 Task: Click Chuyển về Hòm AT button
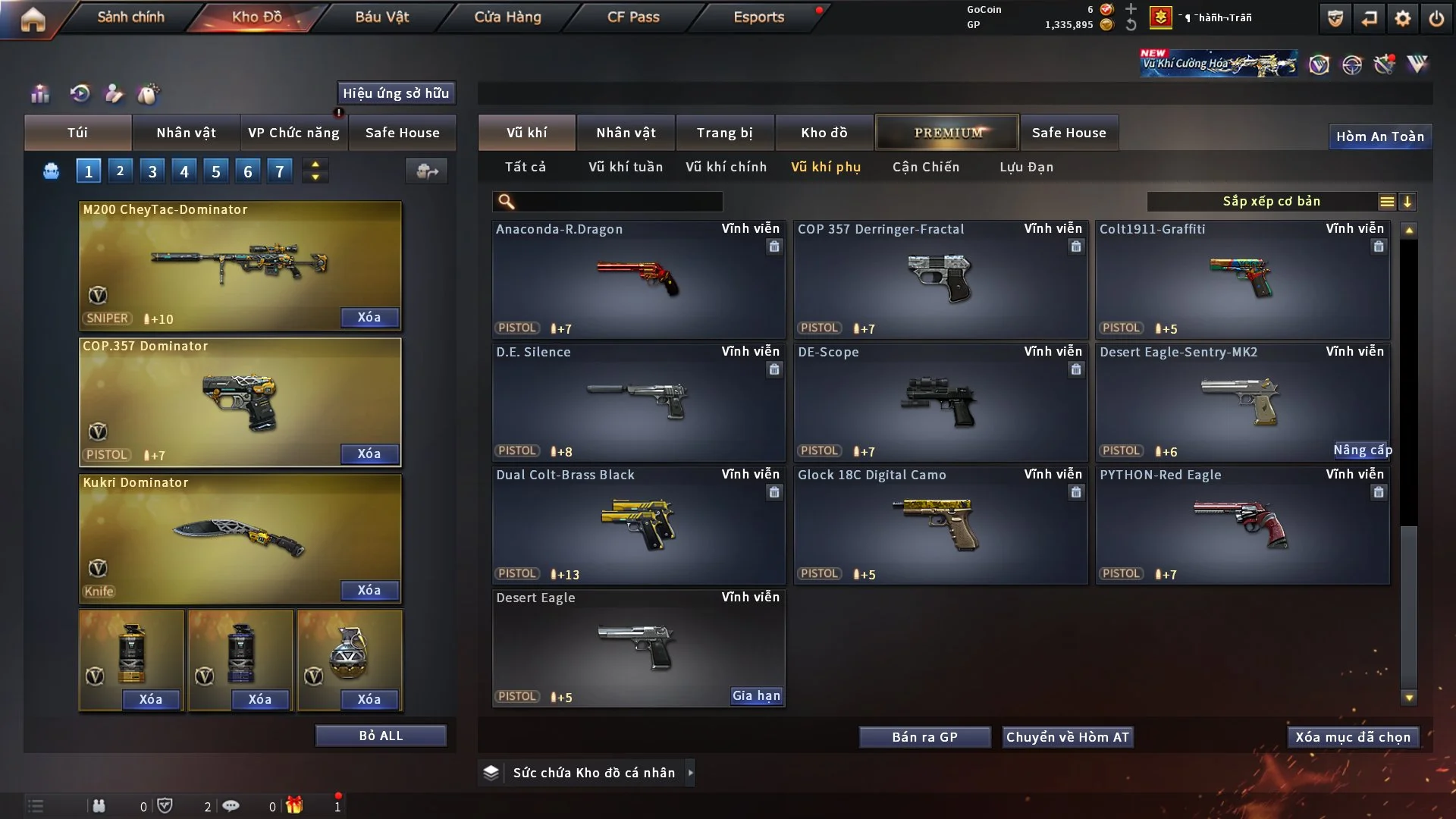coord(1067,737)
